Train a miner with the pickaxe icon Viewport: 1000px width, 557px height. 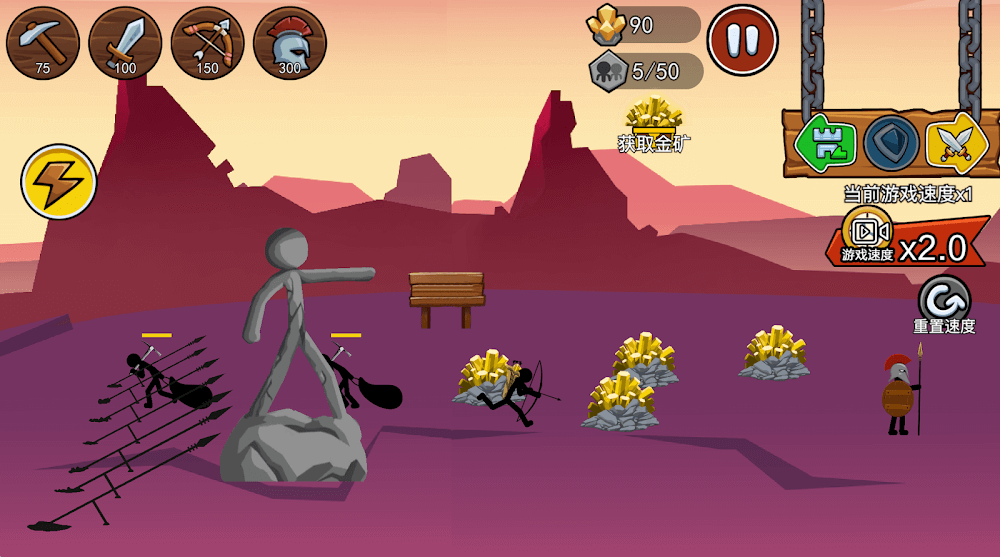[x=43, y=43]
